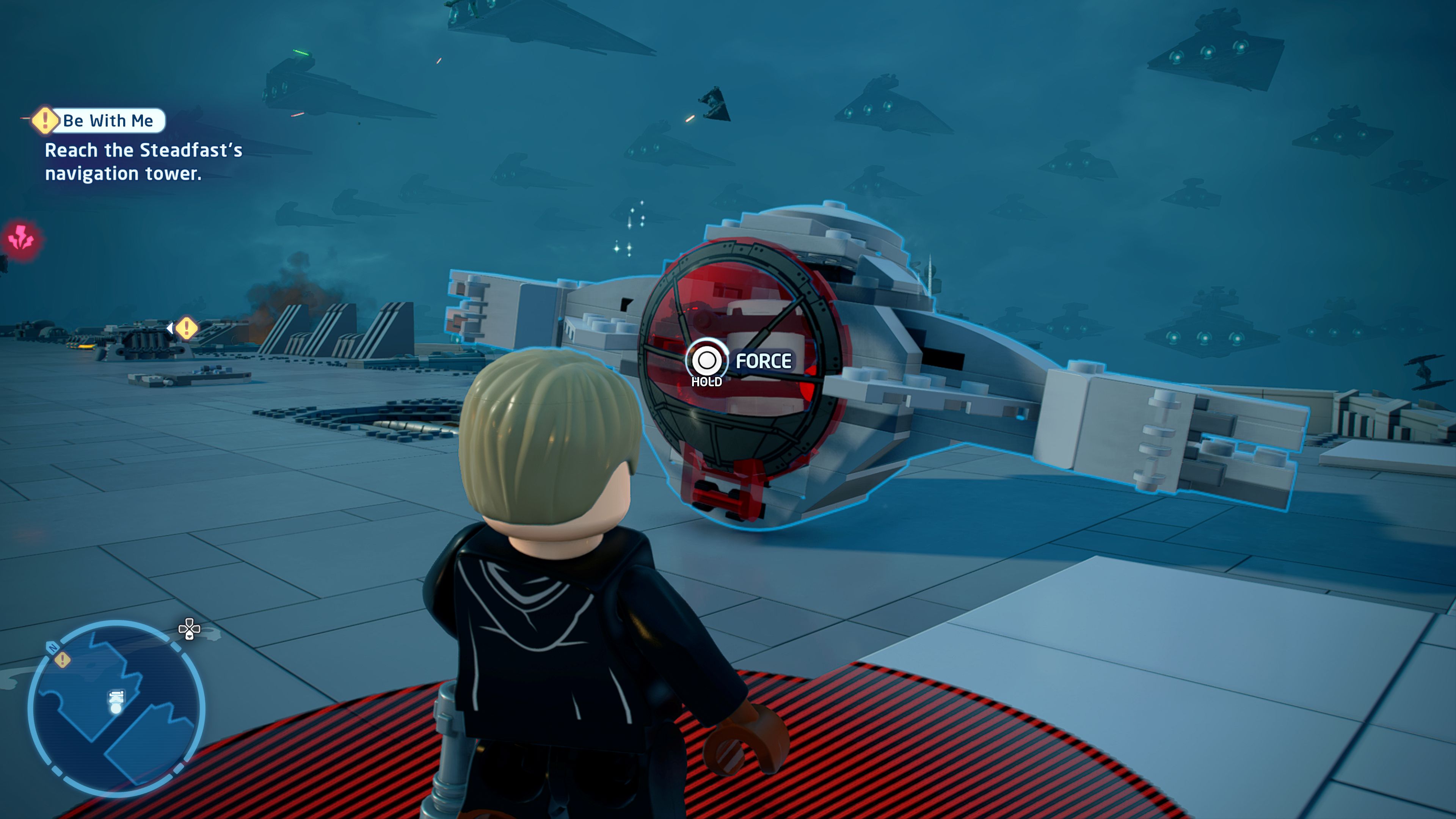Select the player ship icon on the minimap
Screen dimensions: 1456x819
(x=116, y=701)
